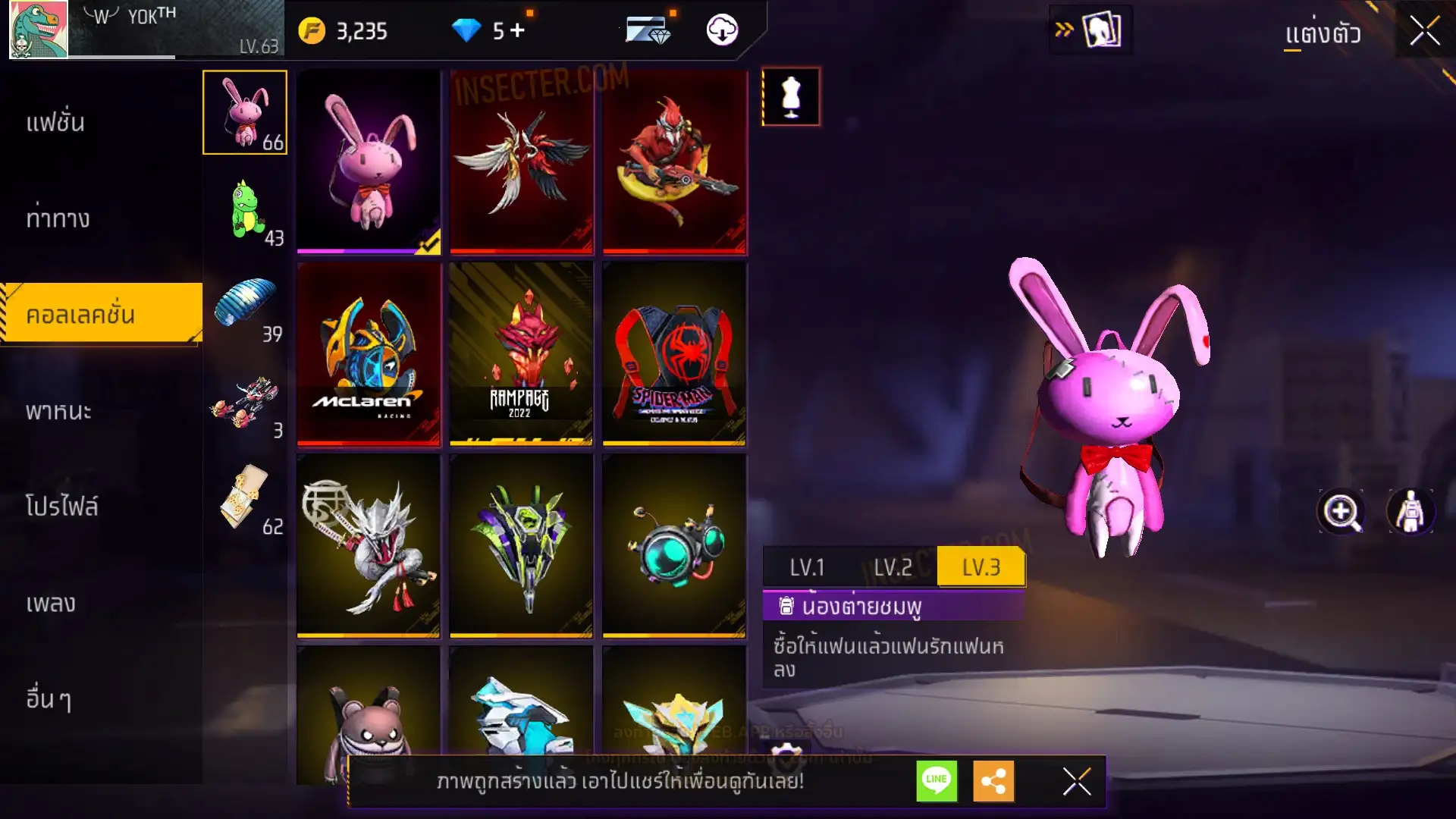The image size is (1456, 819).
Task: Switch to the พาหนะ vehicle category
Action: (x=58, y=411)
